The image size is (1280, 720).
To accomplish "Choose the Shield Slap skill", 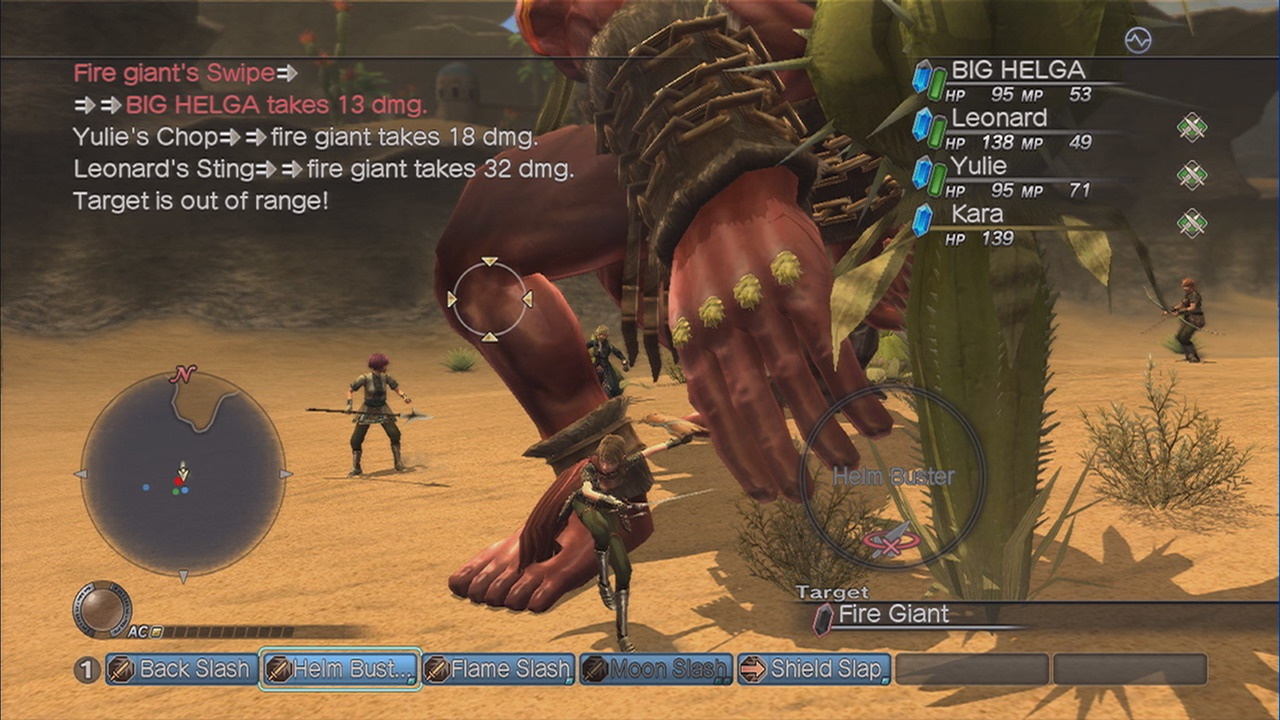I will (x=814, y=669).
